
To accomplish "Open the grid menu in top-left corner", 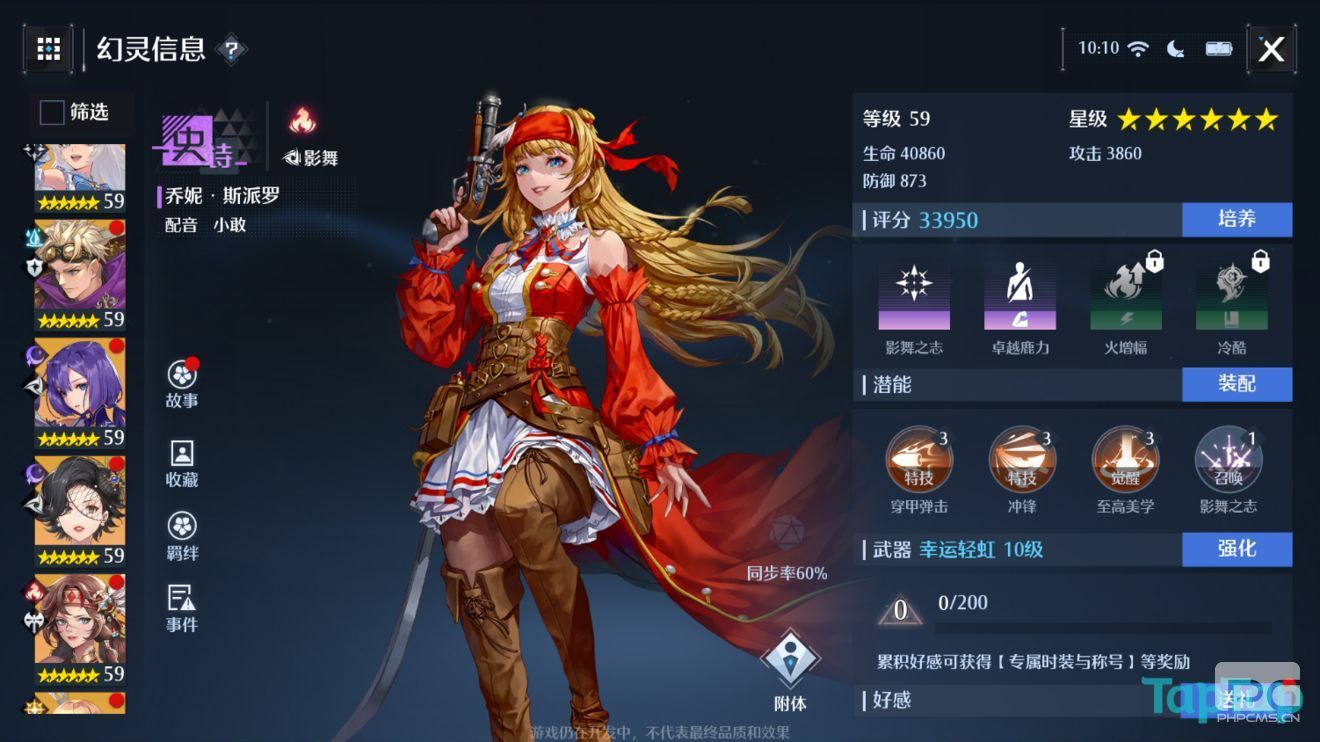I will coord(47,48).
